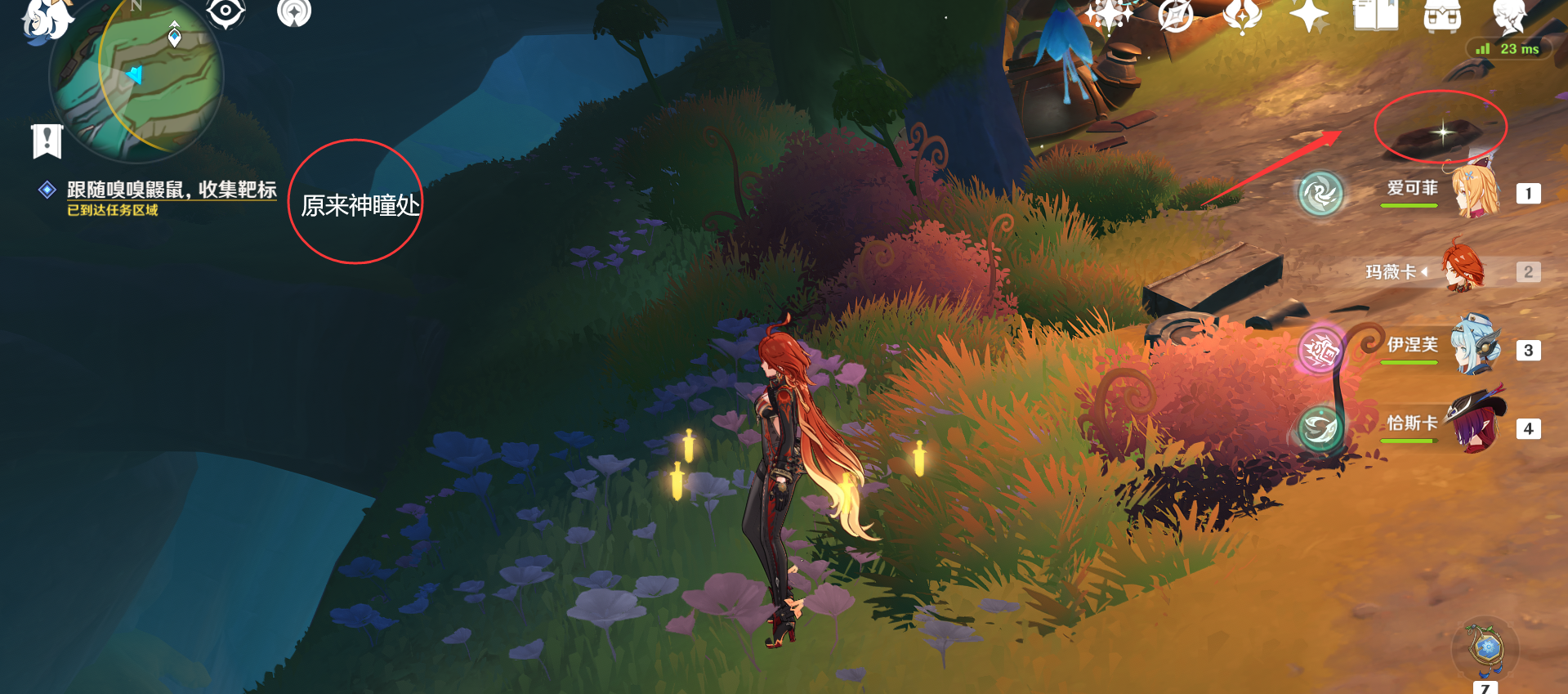Open the circular minimap

pyautogui.click(x=136, y=77)
